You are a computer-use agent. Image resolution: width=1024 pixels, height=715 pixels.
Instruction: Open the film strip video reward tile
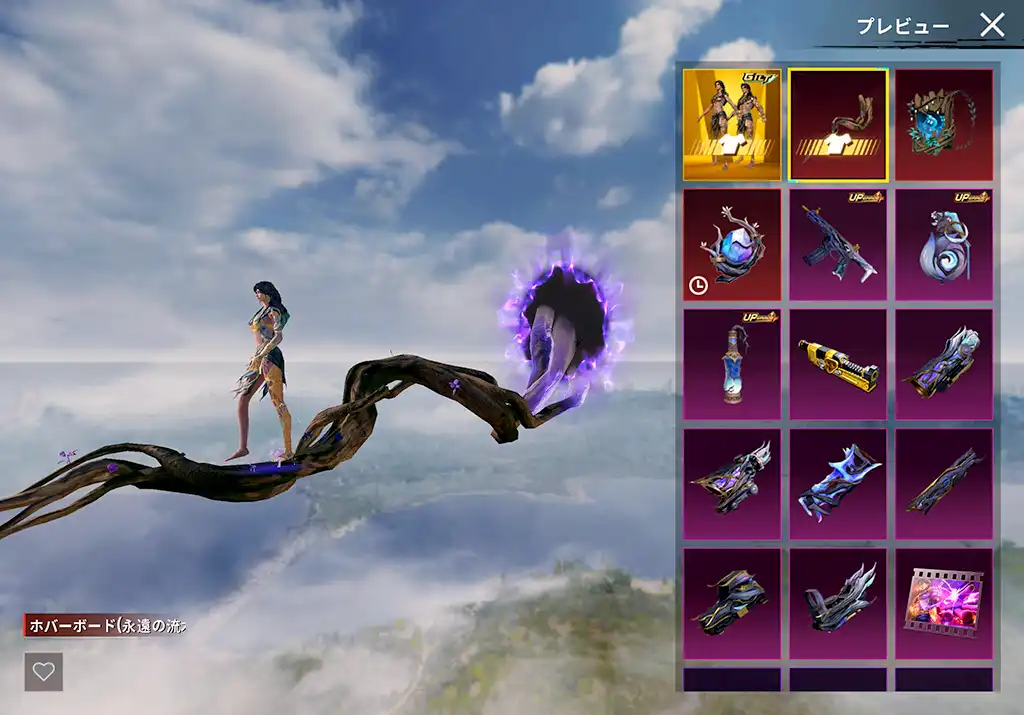click(944, 604)
